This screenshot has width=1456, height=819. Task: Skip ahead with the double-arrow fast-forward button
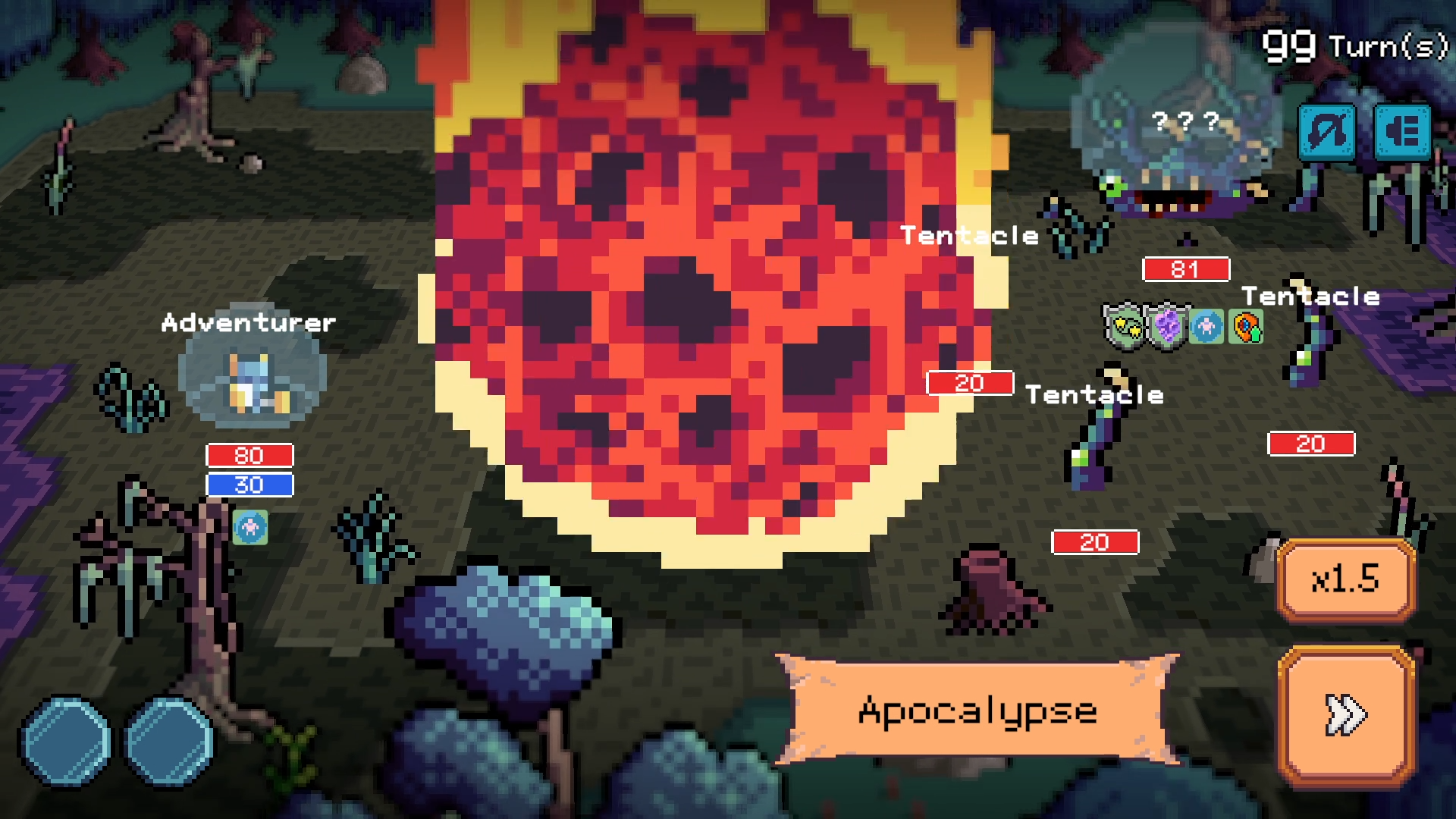(1346, 714)
